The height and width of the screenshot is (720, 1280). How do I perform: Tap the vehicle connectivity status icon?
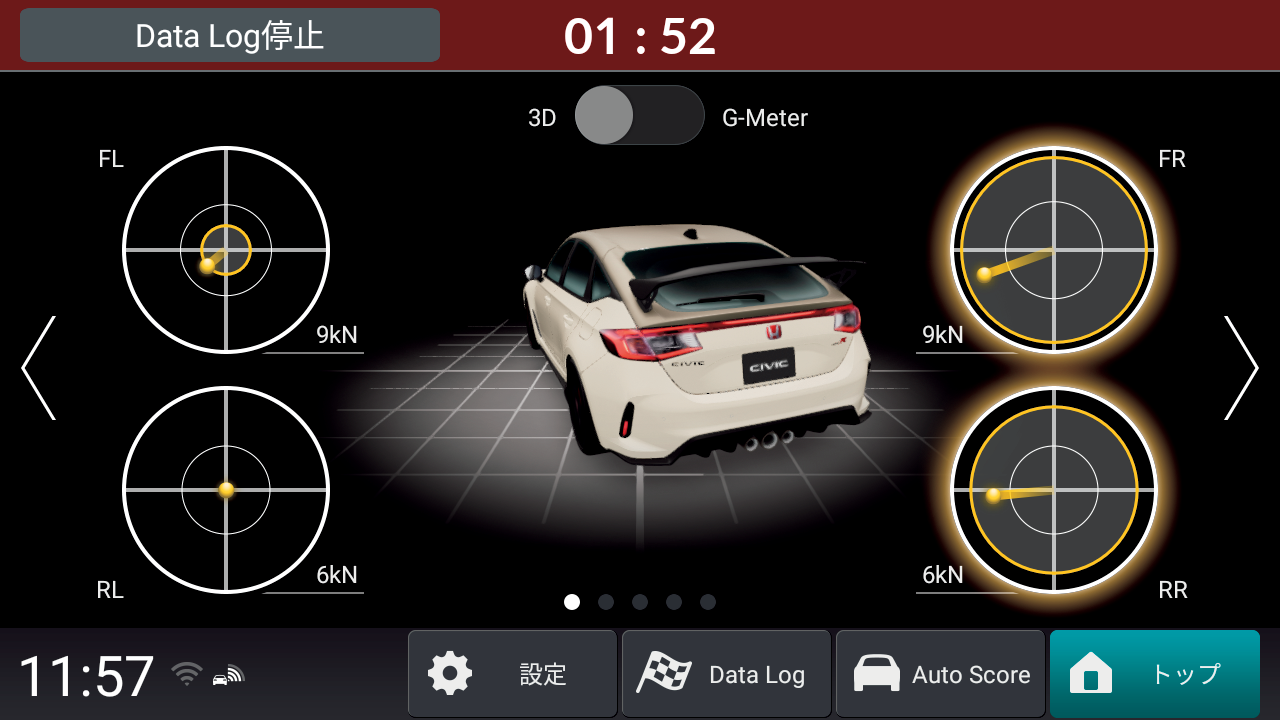pyautogui.click(x=226, y=676)
